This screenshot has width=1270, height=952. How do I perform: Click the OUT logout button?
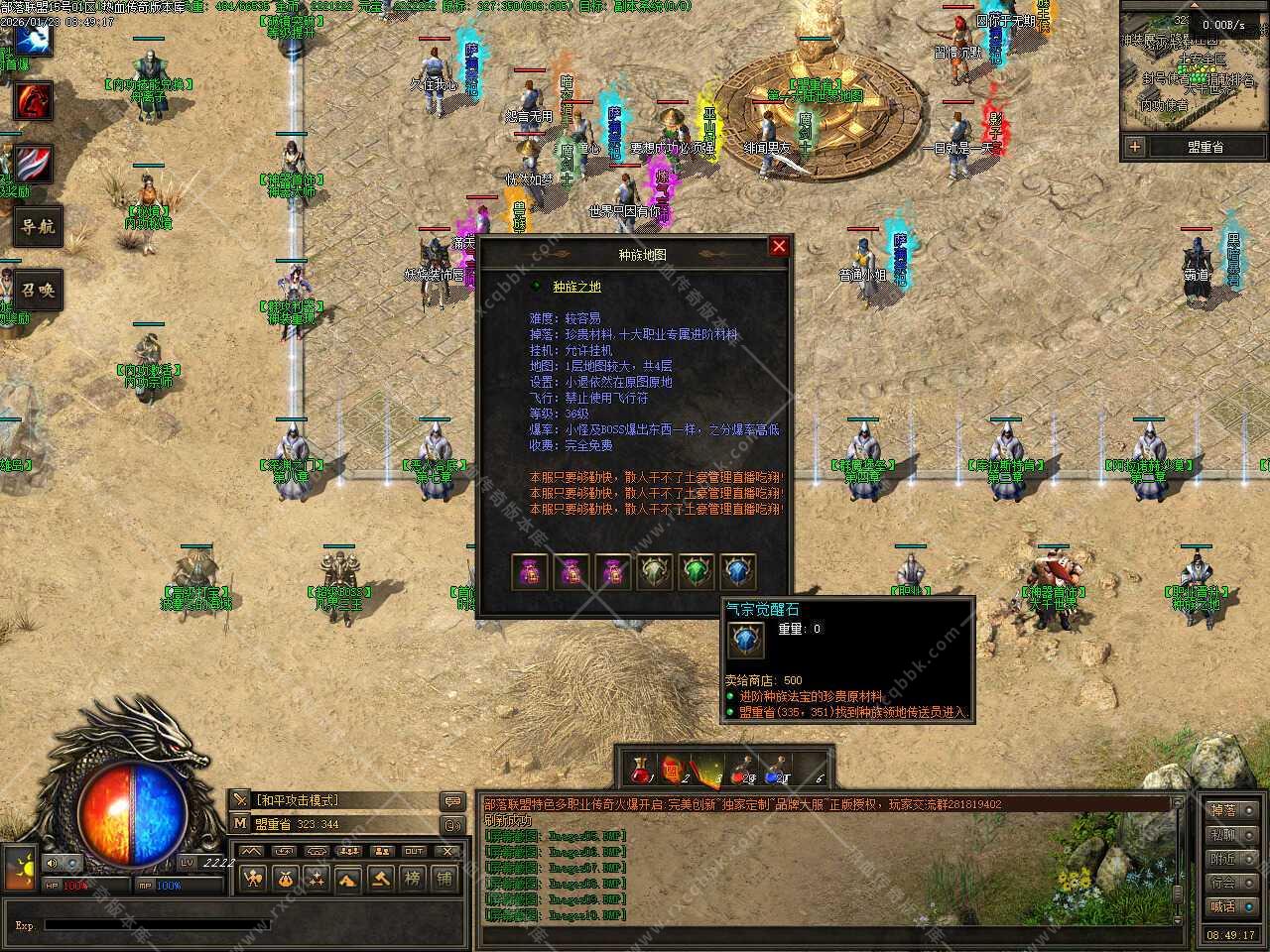click(414, 851)
